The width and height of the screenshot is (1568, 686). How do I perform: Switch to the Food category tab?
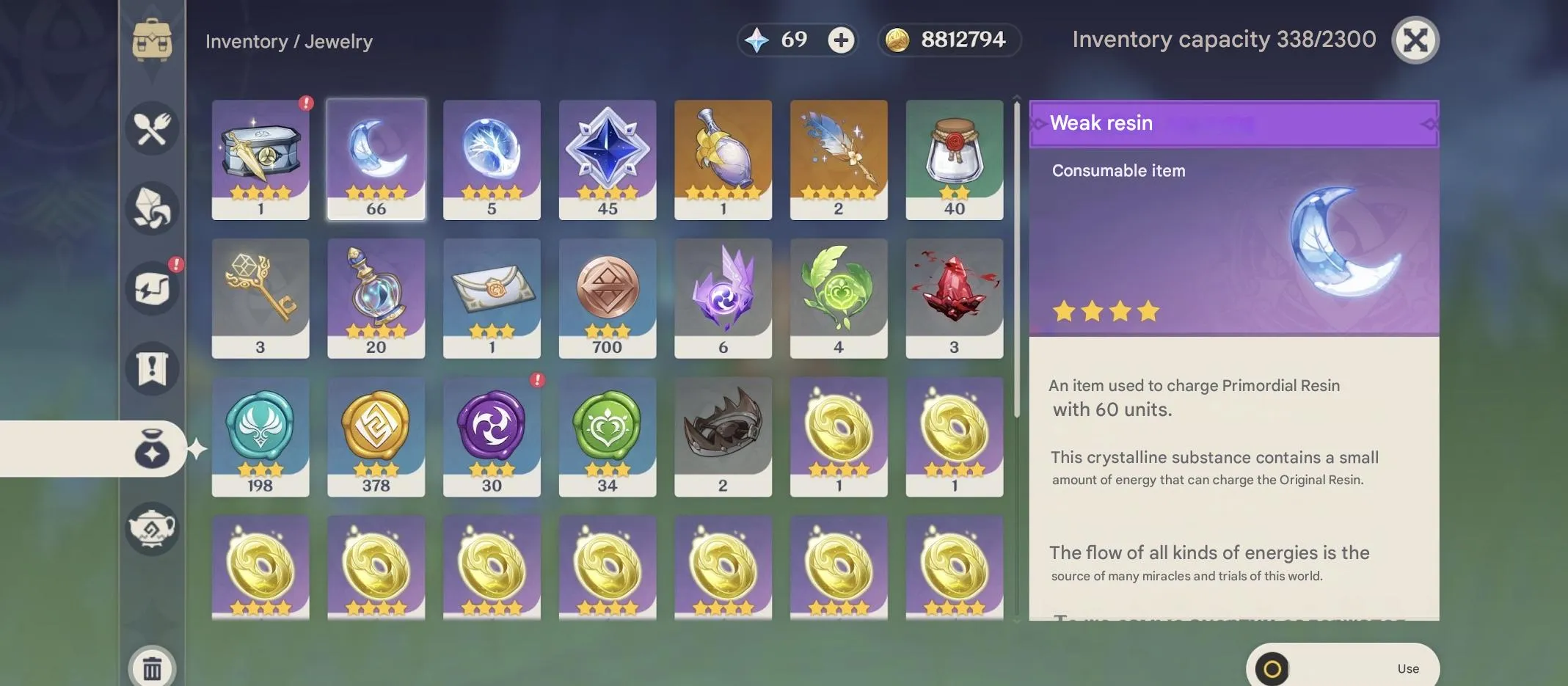tap(152, 128)
